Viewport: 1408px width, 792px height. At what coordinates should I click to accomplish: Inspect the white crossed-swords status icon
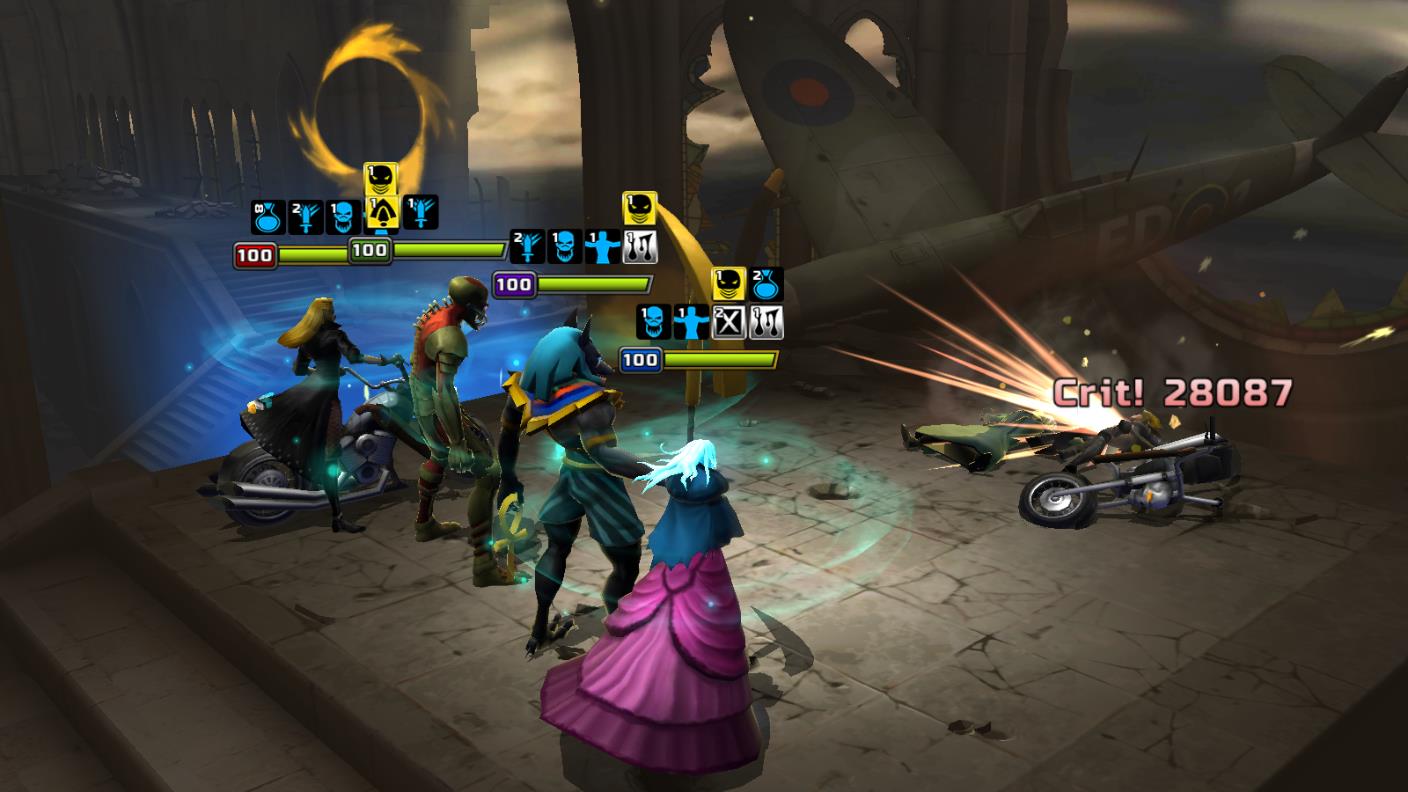tap(729, 322)
